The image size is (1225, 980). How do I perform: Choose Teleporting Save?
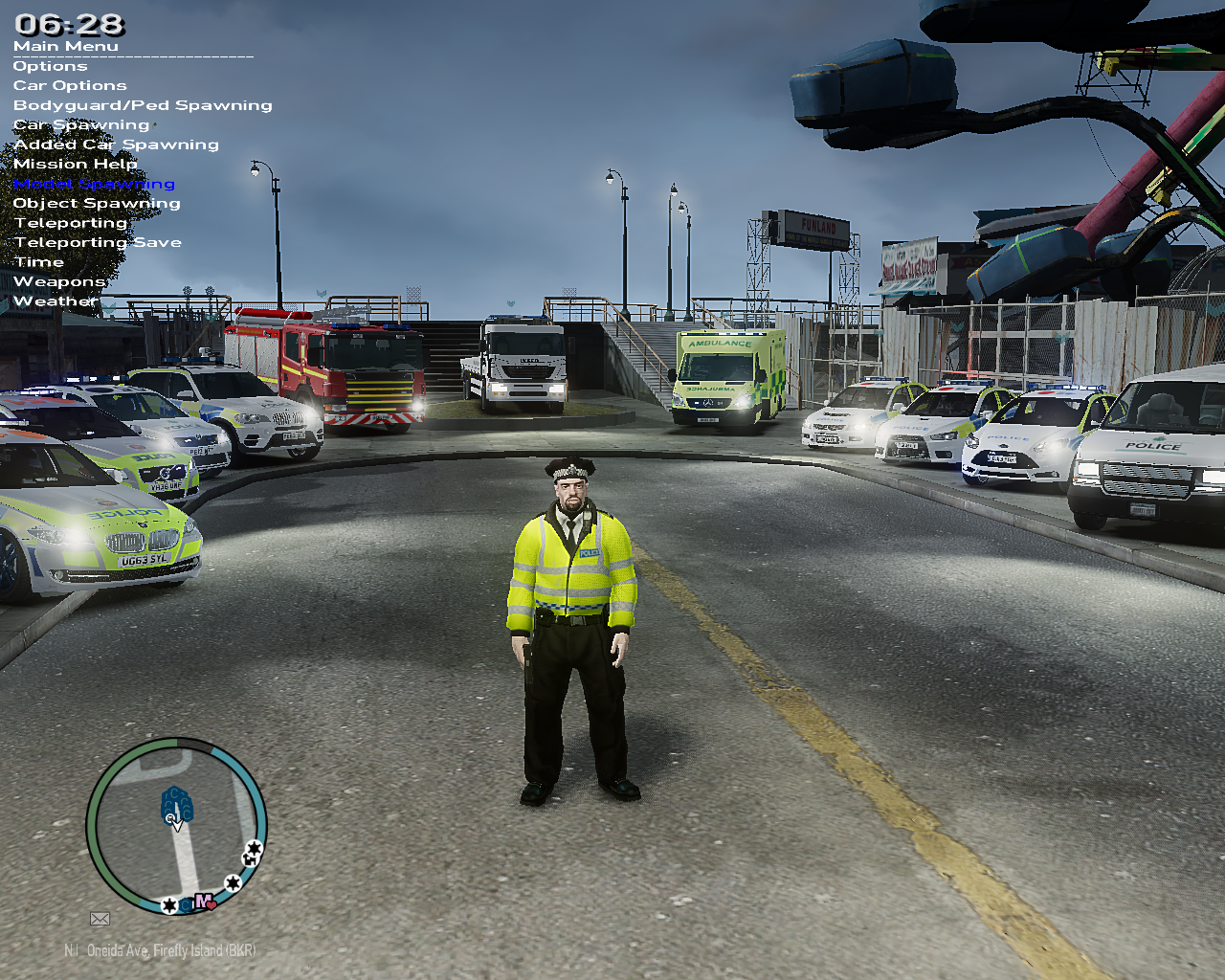click(x=98, y=243)
